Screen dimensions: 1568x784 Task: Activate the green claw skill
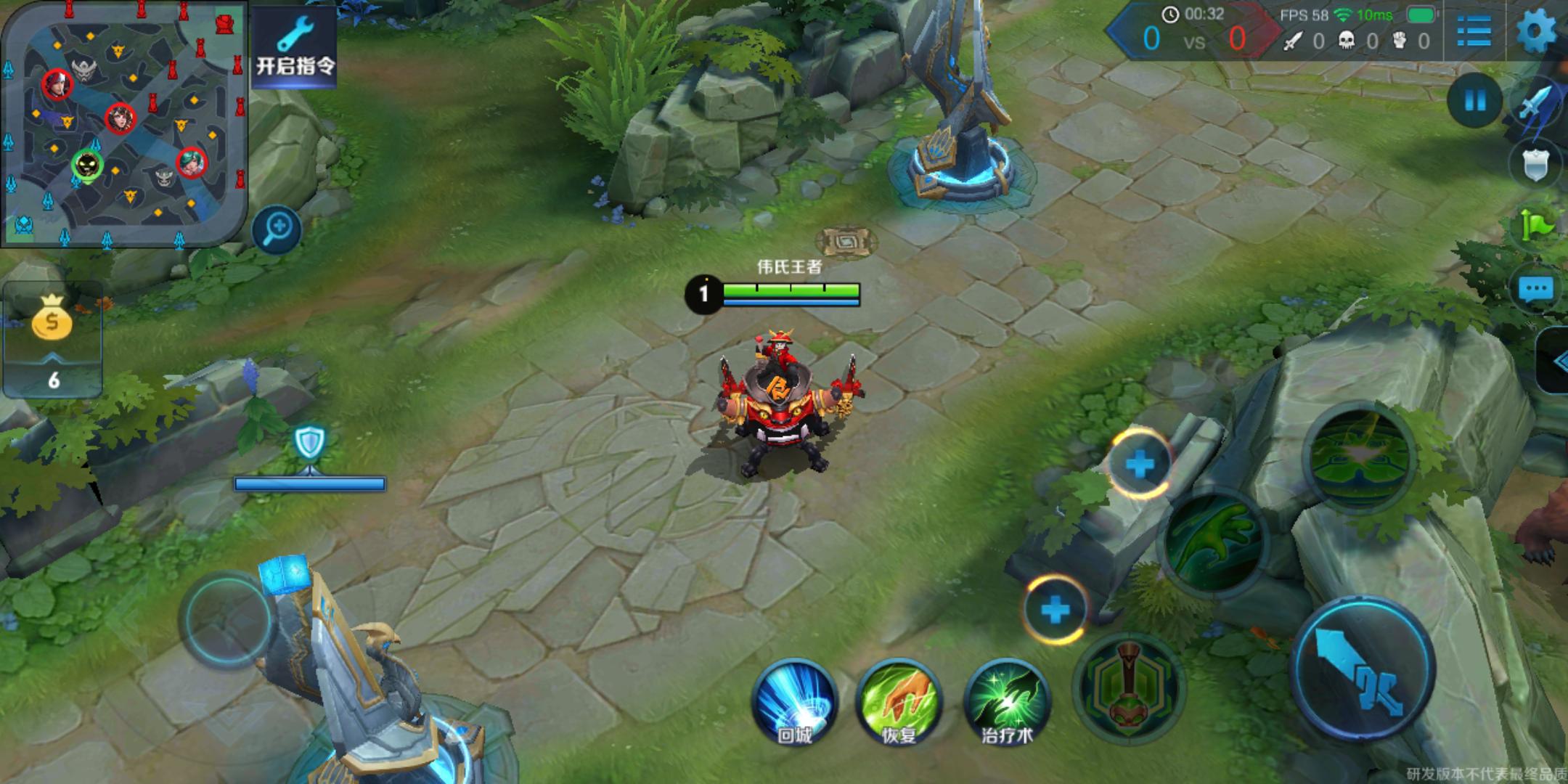coord(1213,541)
